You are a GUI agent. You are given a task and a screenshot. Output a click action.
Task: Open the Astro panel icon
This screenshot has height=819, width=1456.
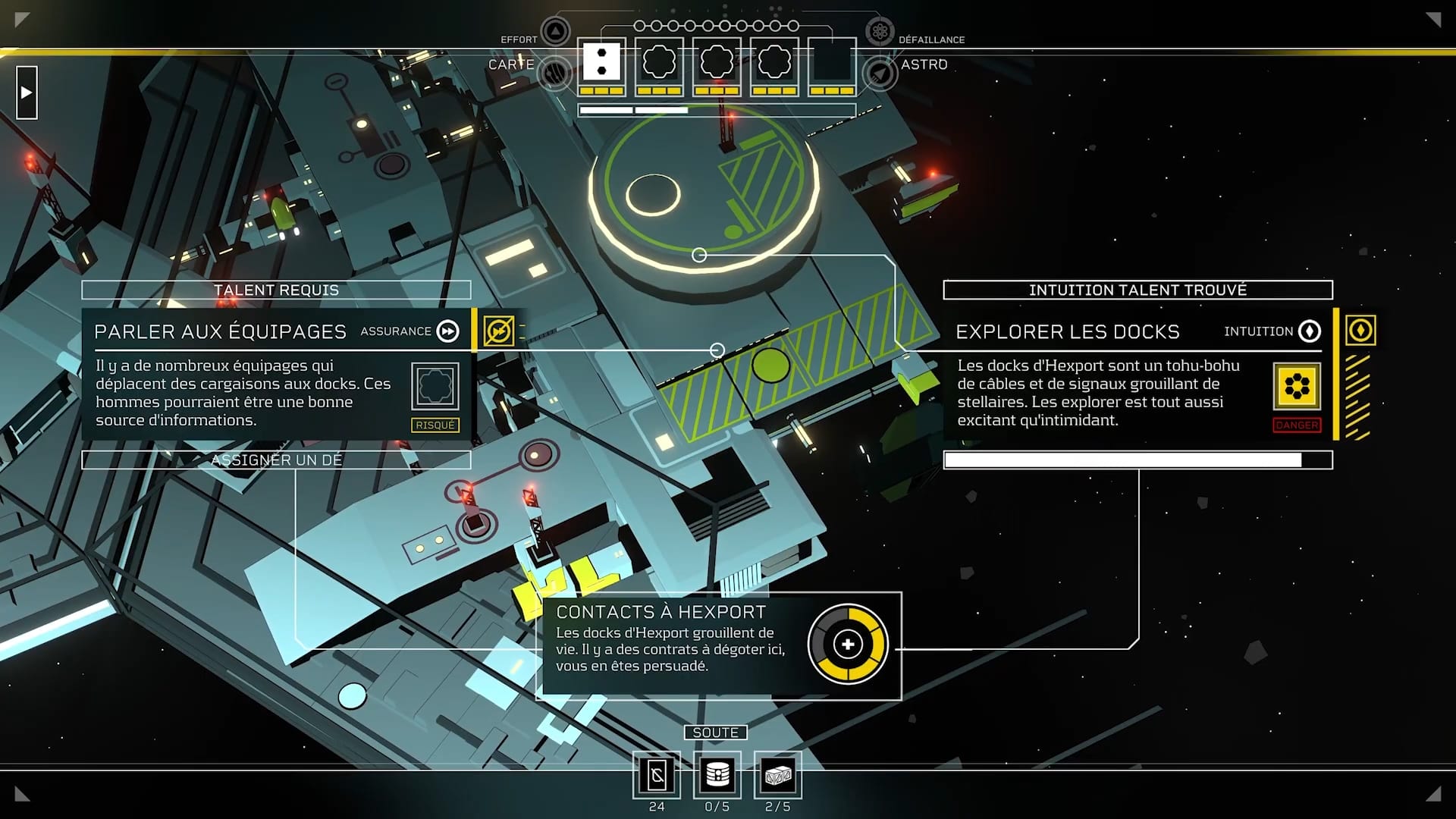pyautogui.click(x=880, y=73)
